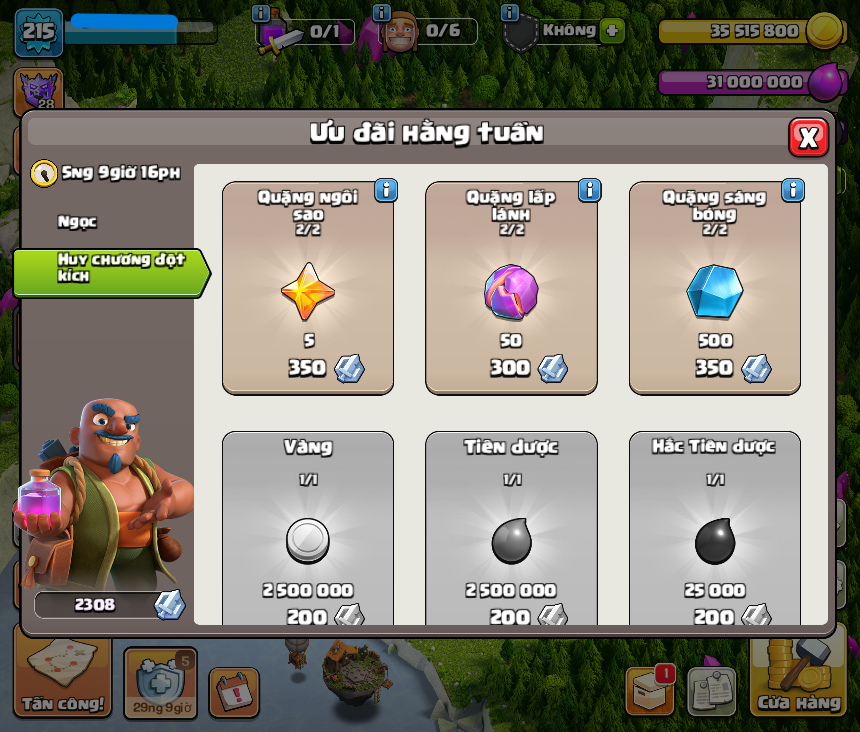
Task: Select the Huy chương đột kích tab
Action: click(110, 272)
